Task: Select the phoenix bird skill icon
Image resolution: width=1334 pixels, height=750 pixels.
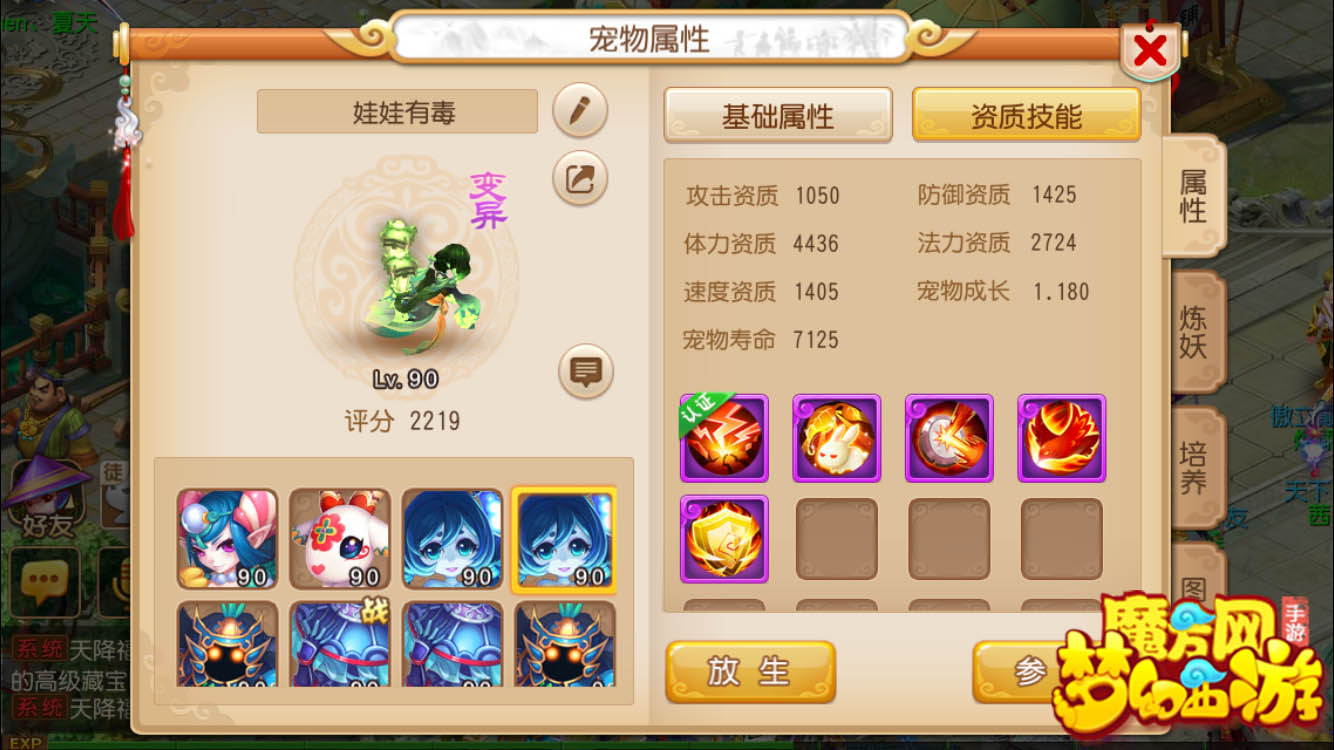Action: coord(1062,437)
